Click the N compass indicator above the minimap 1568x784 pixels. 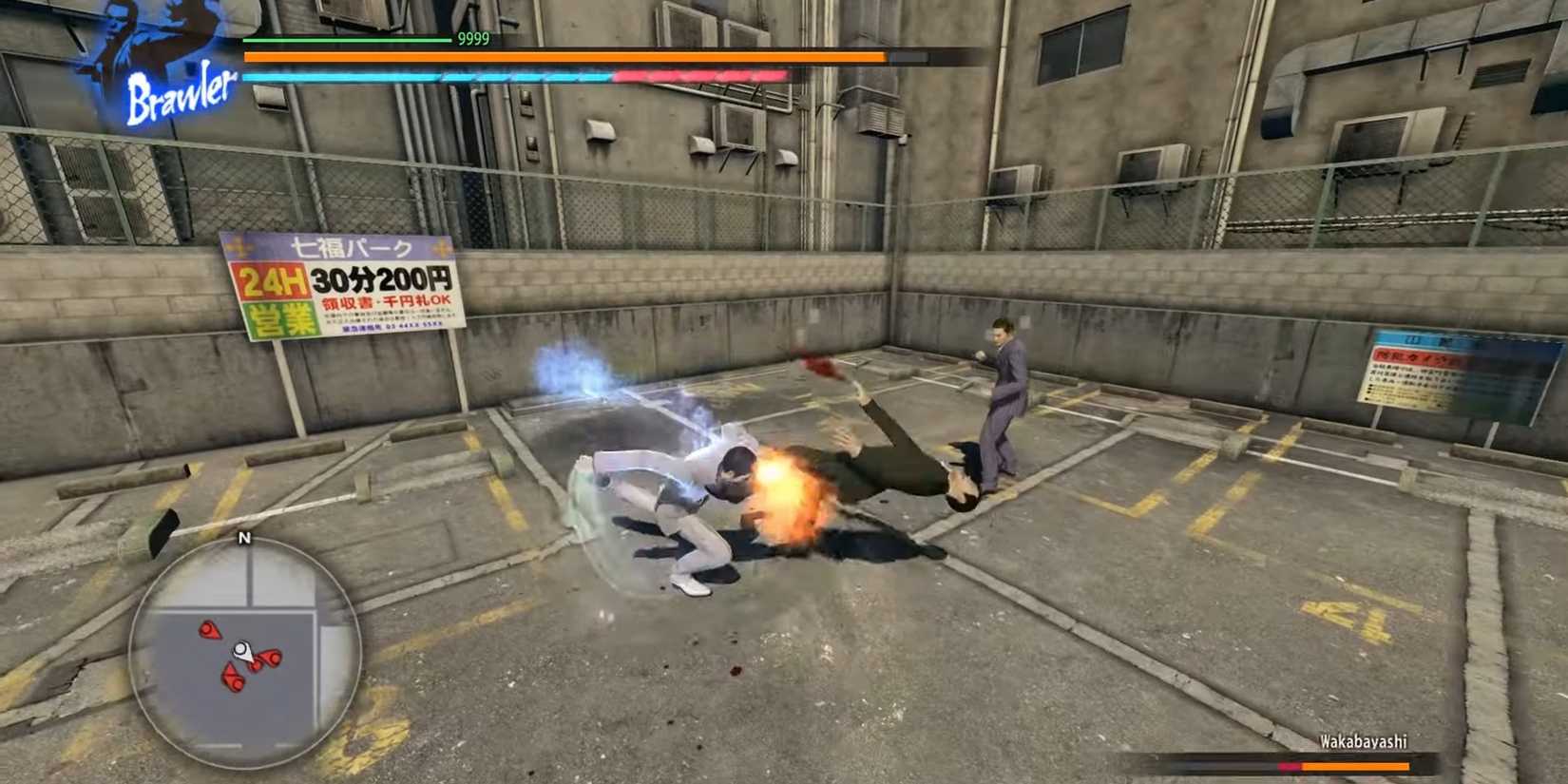pos(244,537)
